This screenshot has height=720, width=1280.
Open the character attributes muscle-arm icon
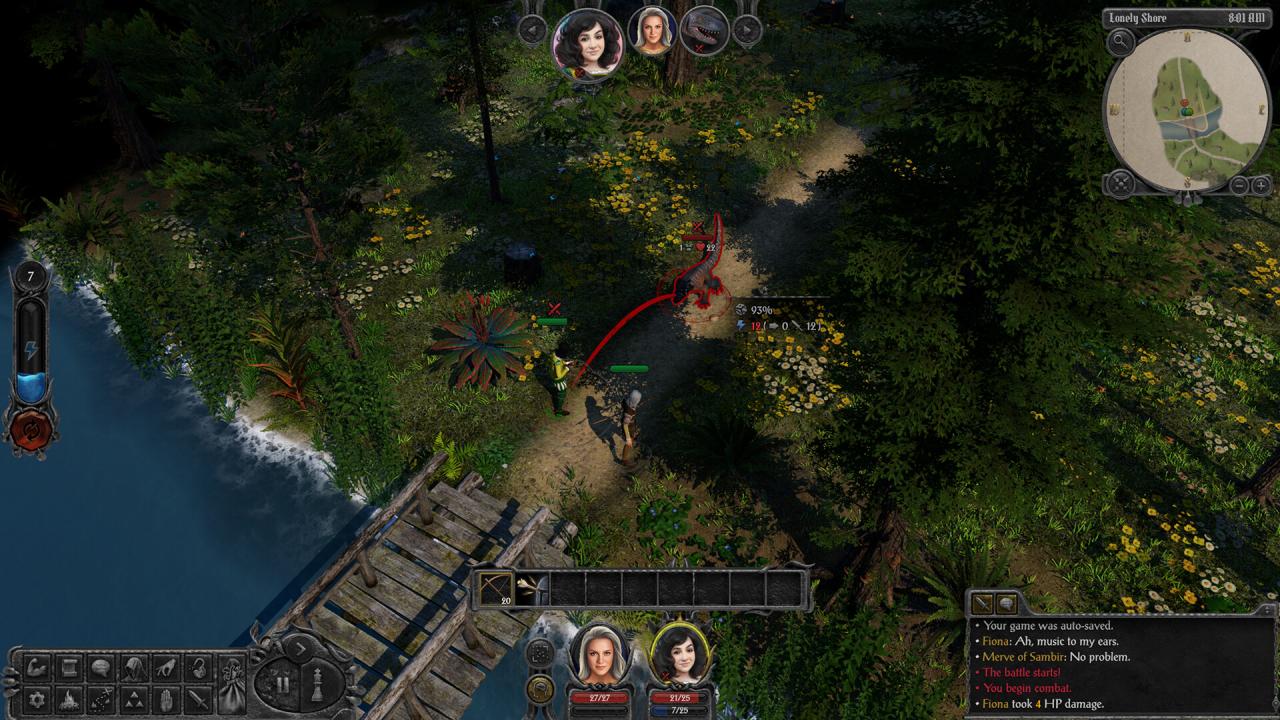click(35, 668)
